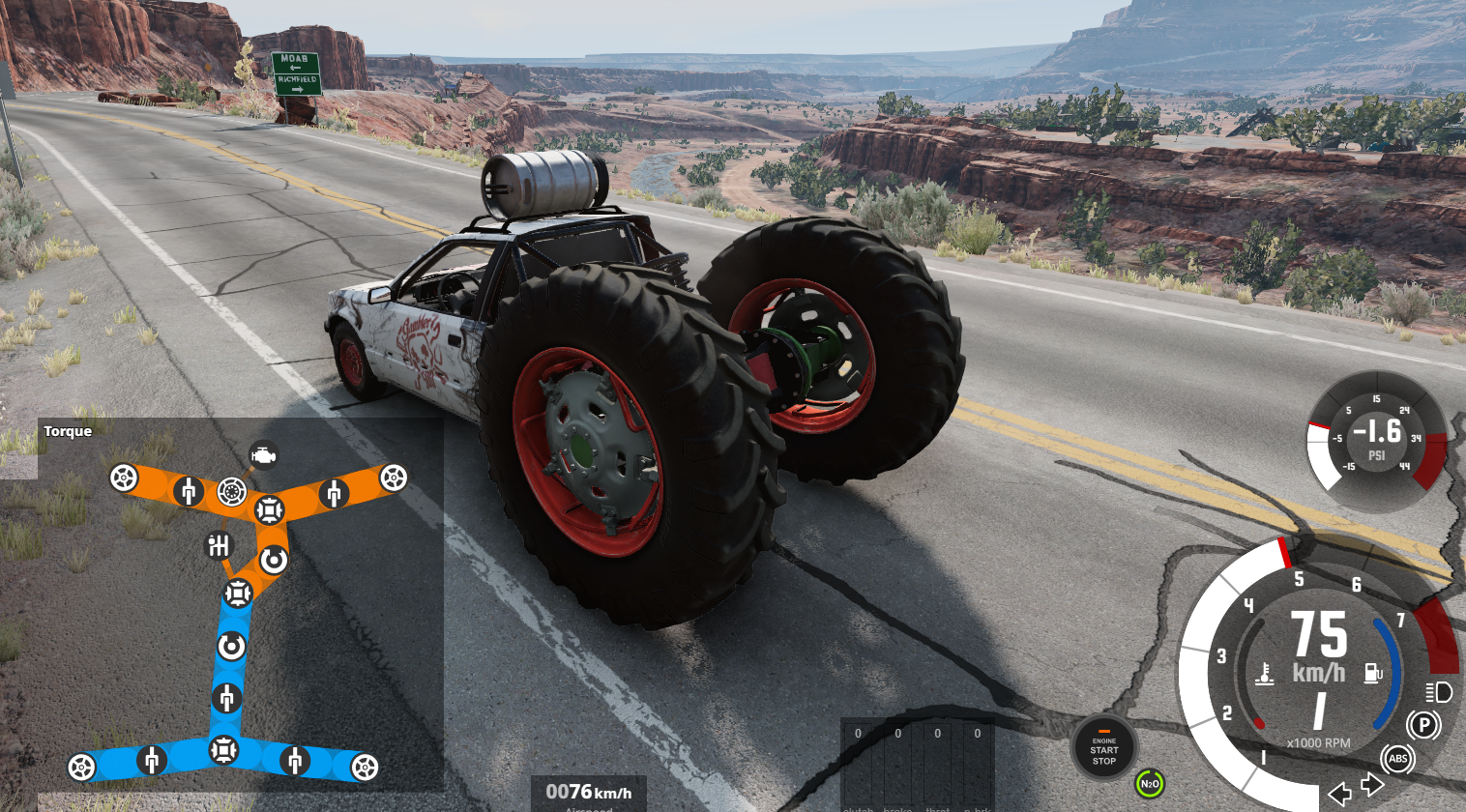Select the ABS indicator icon
This screenshot has height=812, width=1466.
coord(1397,759)
